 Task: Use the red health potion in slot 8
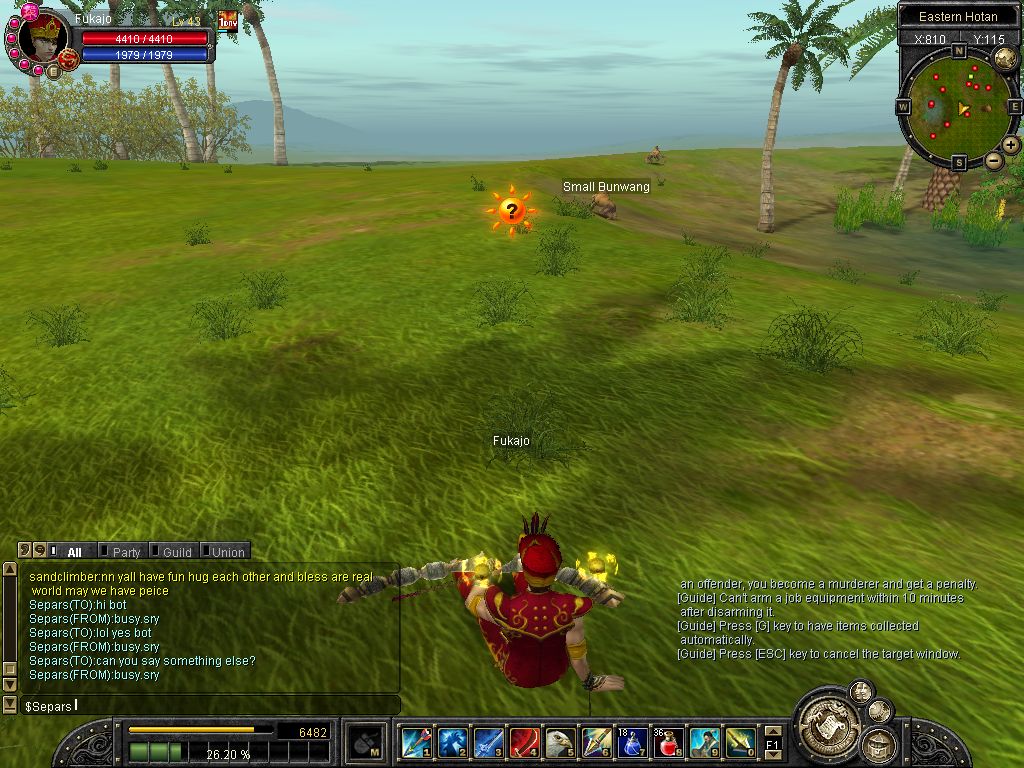668,743
